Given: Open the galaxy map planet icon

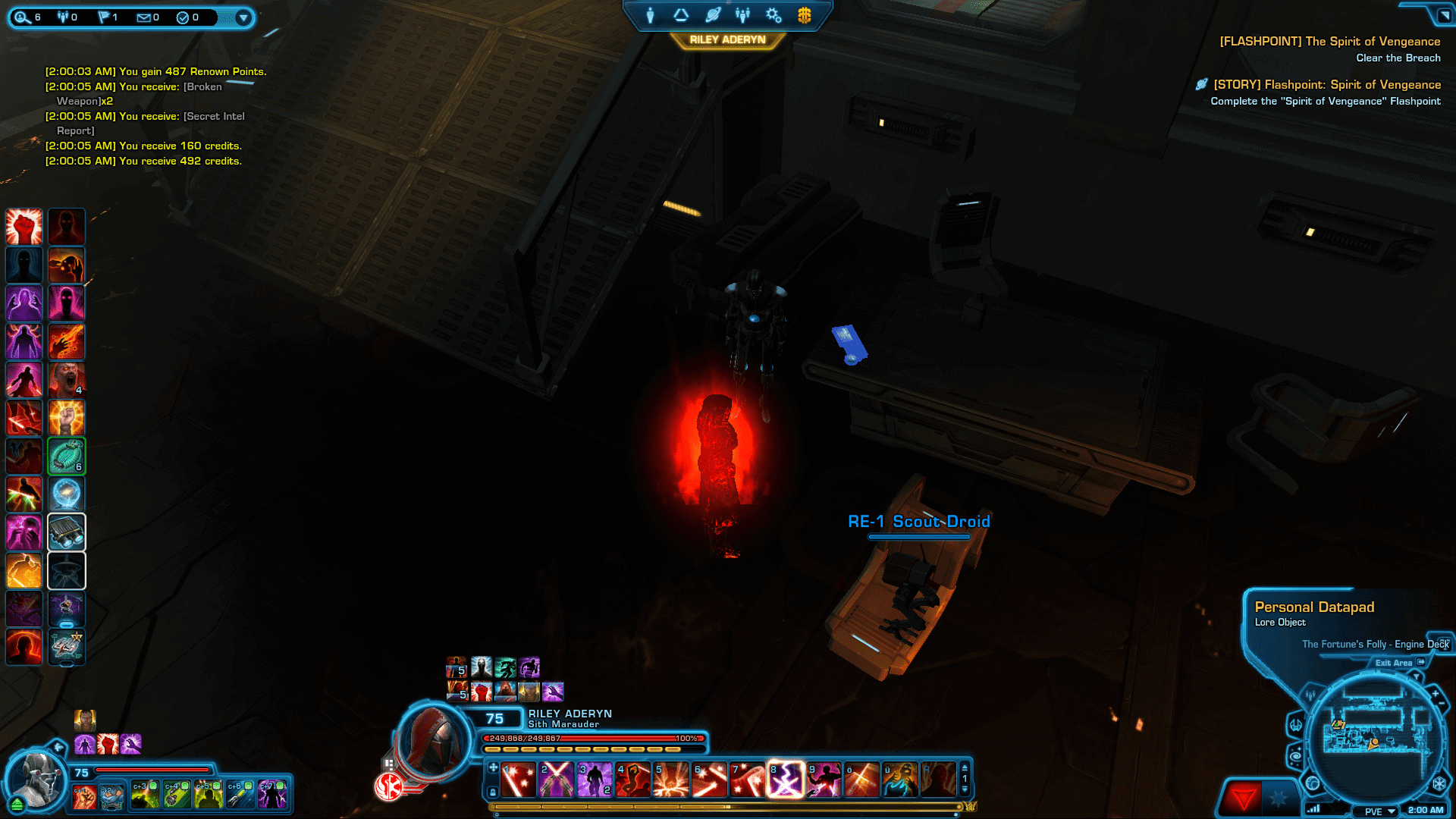Looking at the screenshot, I should (713, 14).
